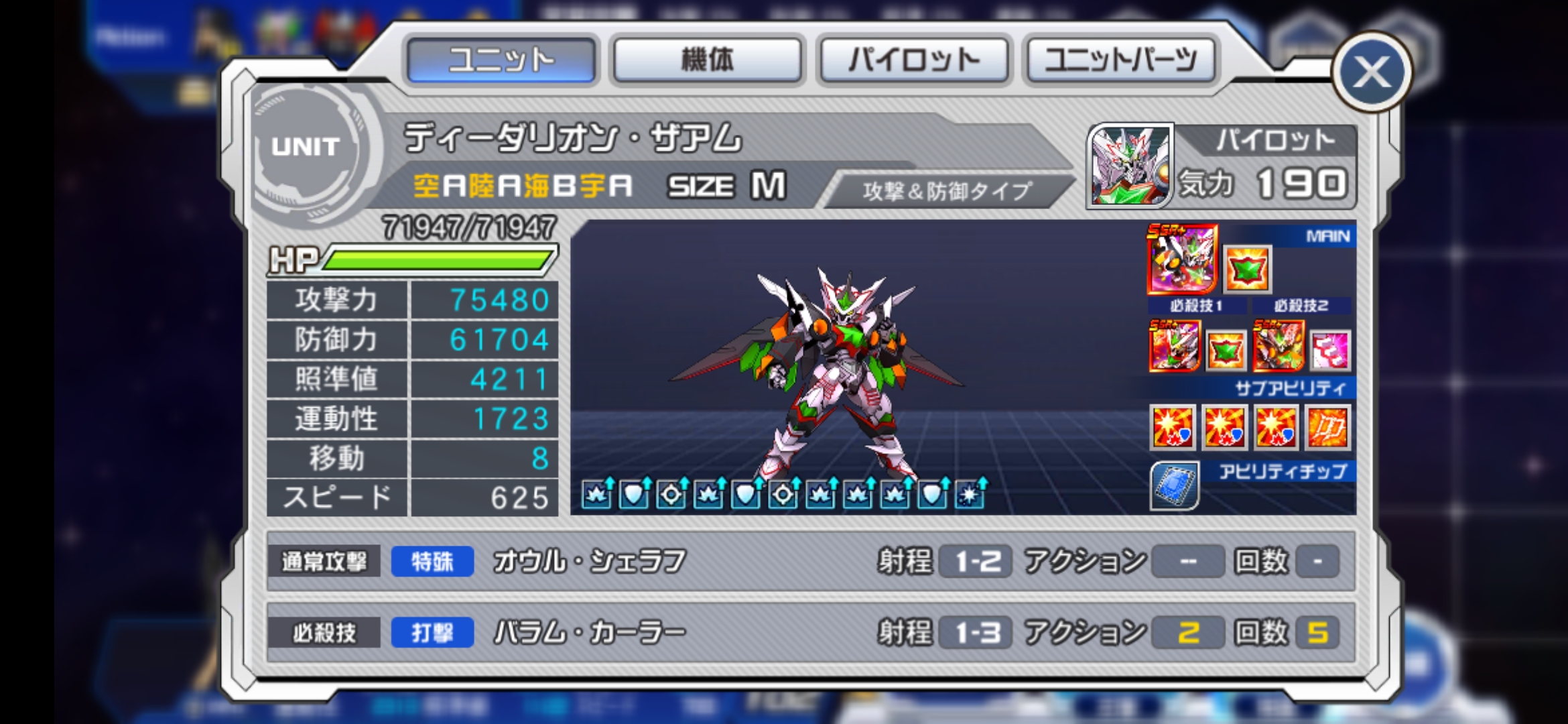Select the ユニットパーツ tab
The width and height of the screenshot is (1568, 724).
click(x=1120, y=60)
